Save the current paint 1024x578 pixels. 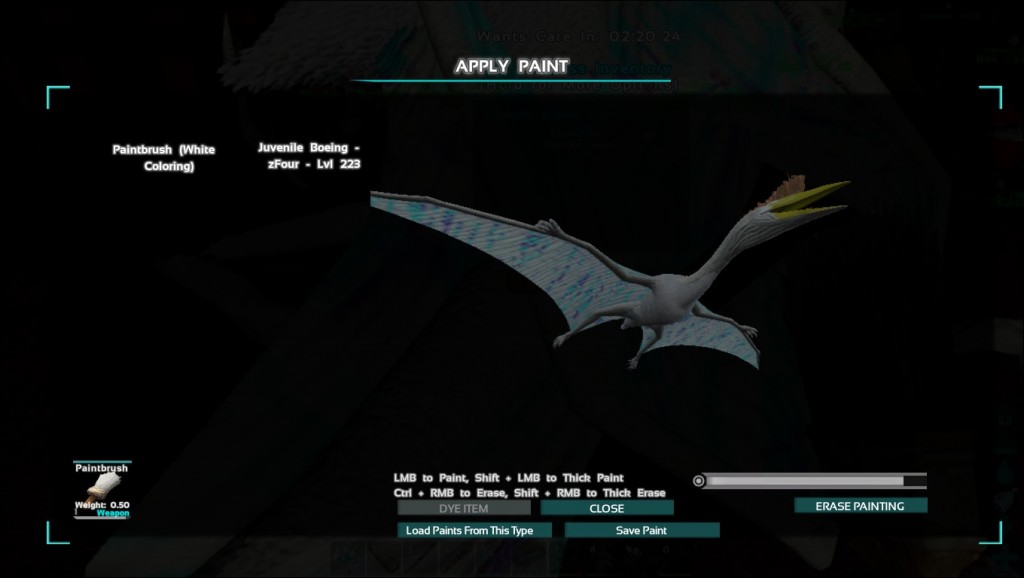point(641,530)
